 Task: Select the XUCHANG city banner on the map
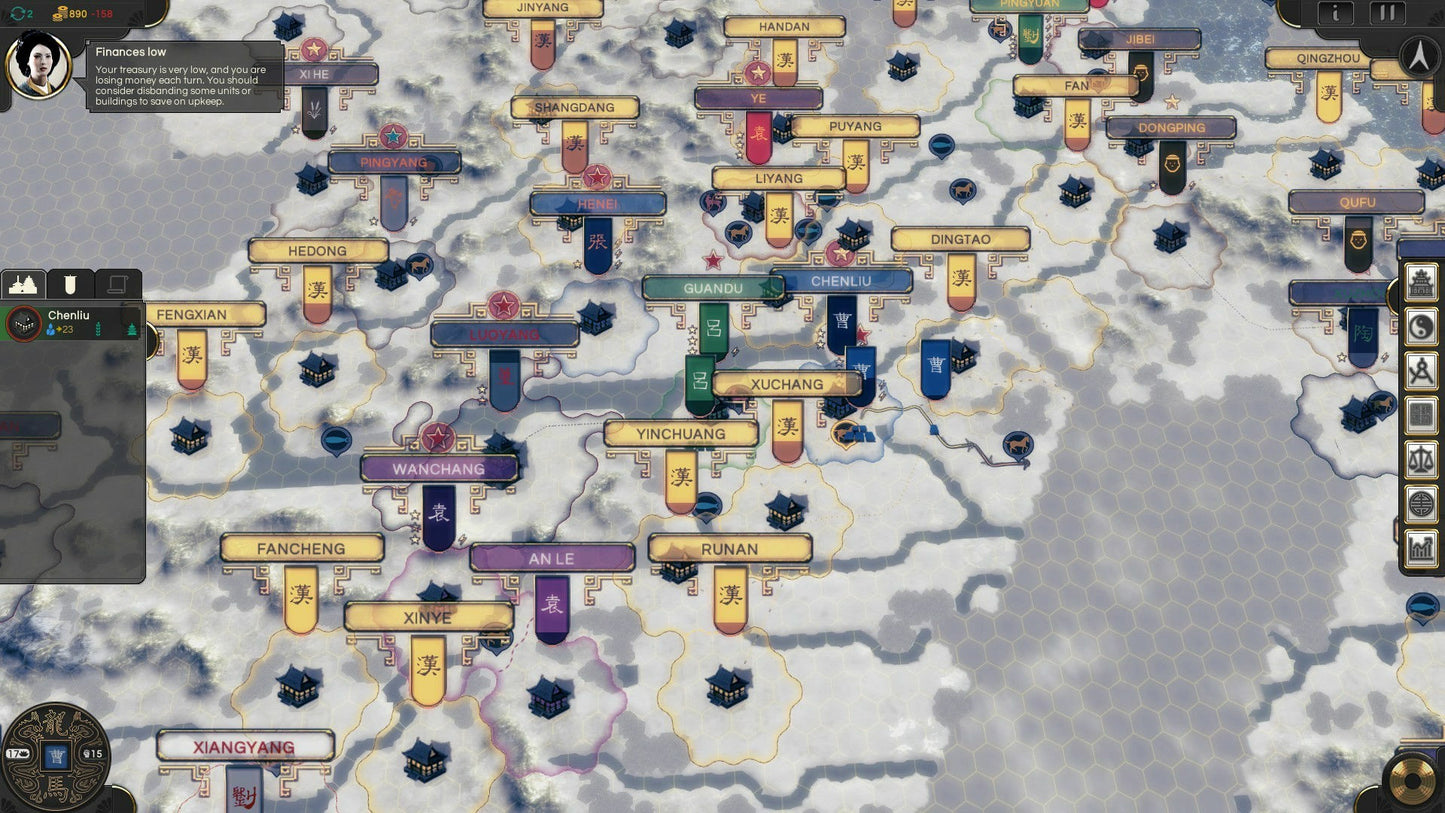[x=787, y=384]
